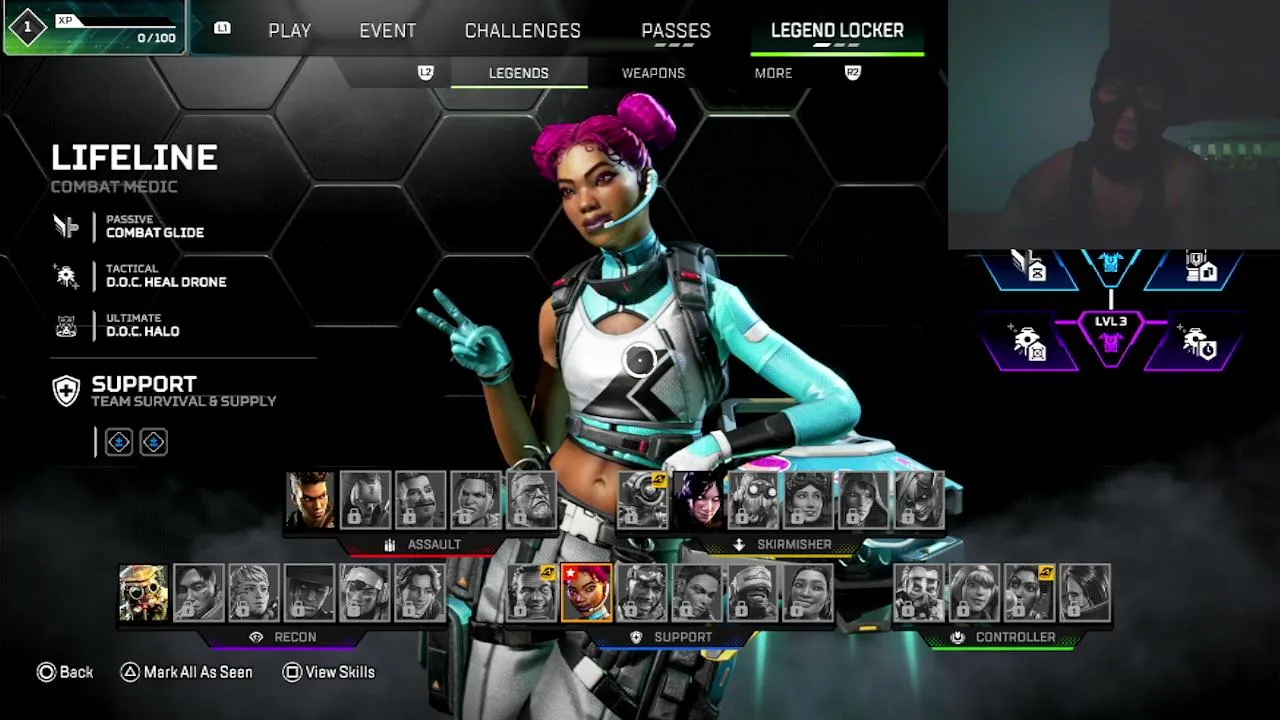
Task: Select the Legend Locker tab
Action: click(x=837, y=31)
